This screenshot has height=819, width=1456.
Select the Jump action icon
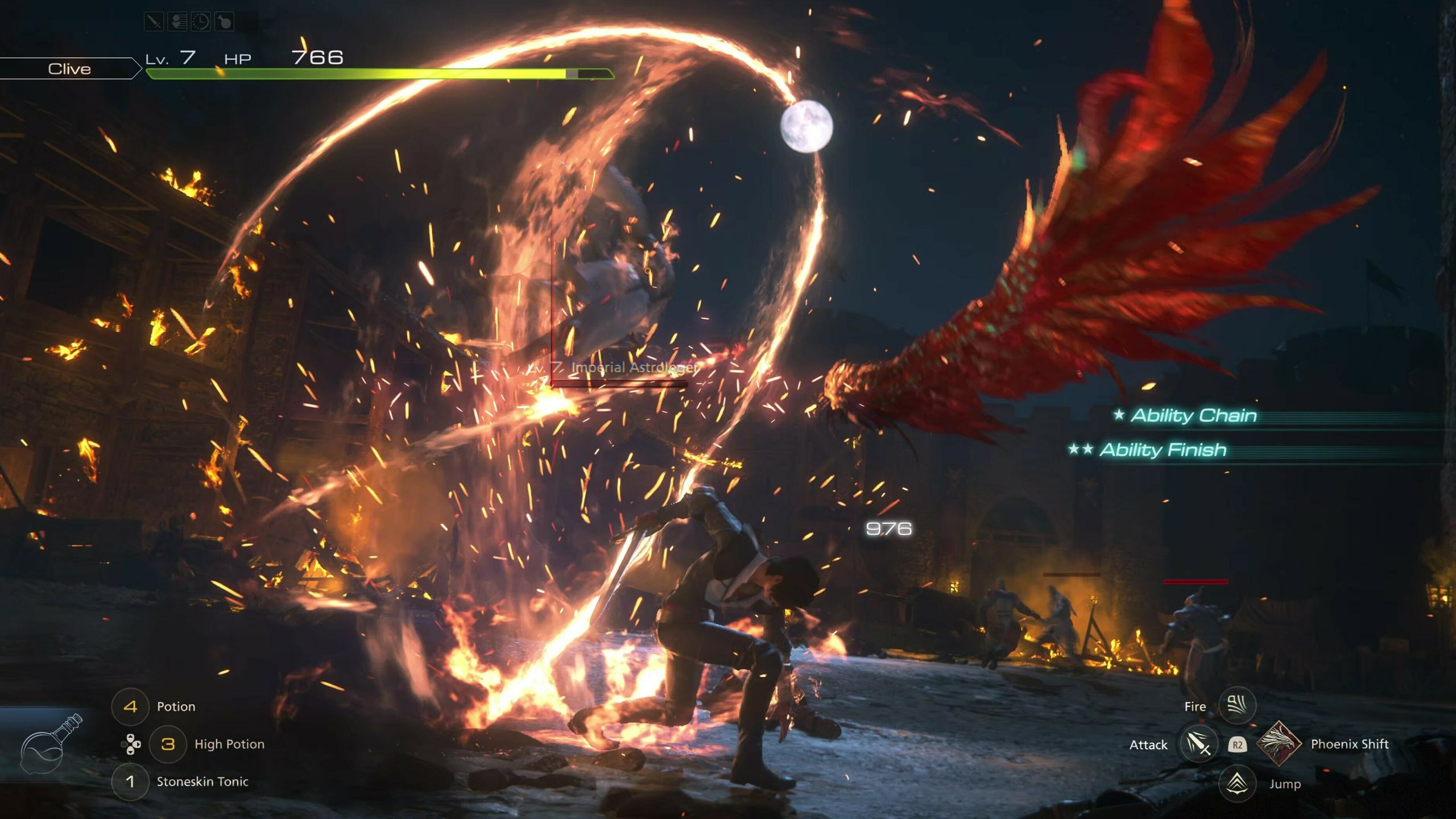point(1237,783)
